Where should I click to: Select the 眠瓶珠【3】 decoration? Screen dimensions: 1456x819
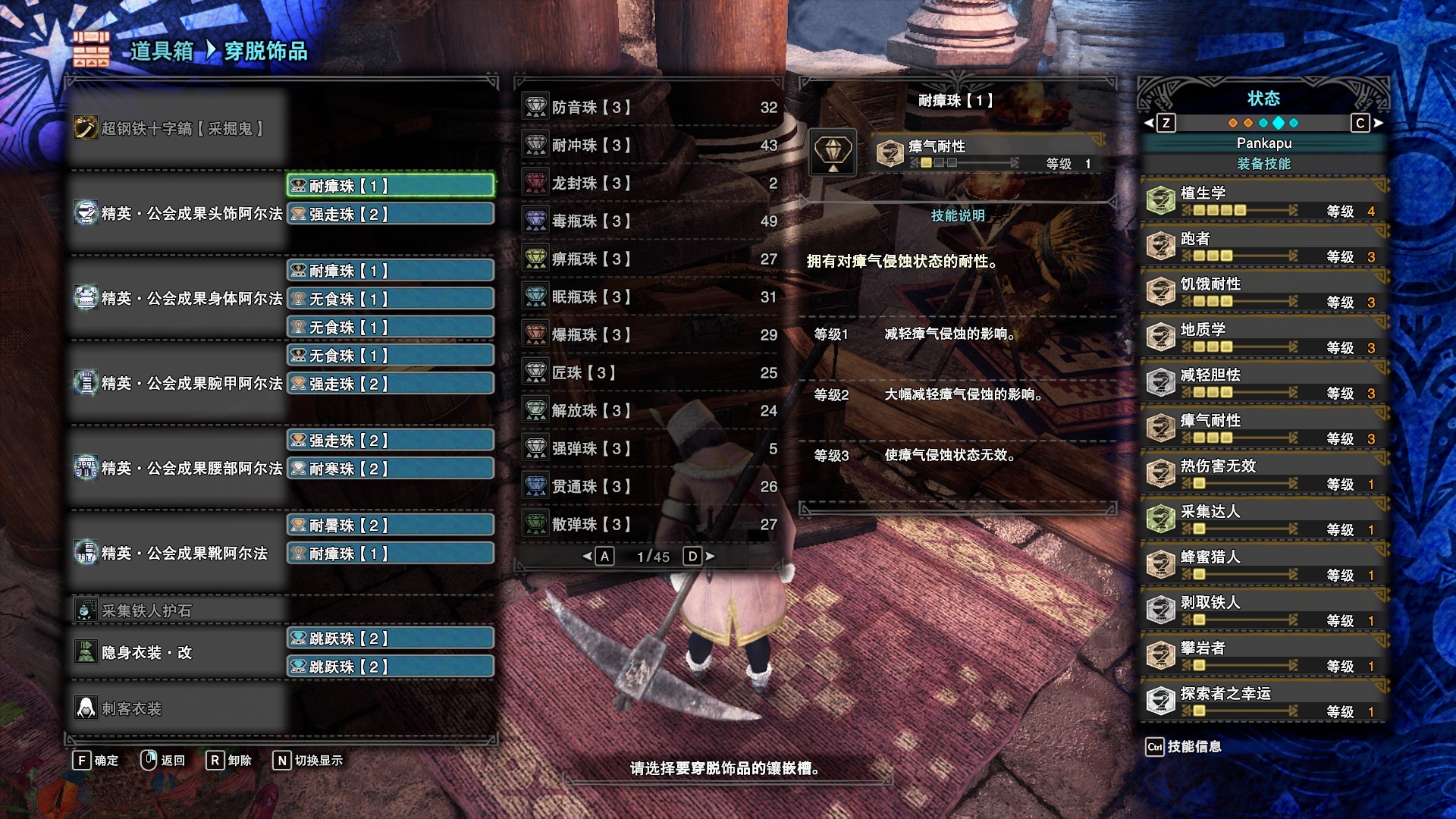click(650, 297)
